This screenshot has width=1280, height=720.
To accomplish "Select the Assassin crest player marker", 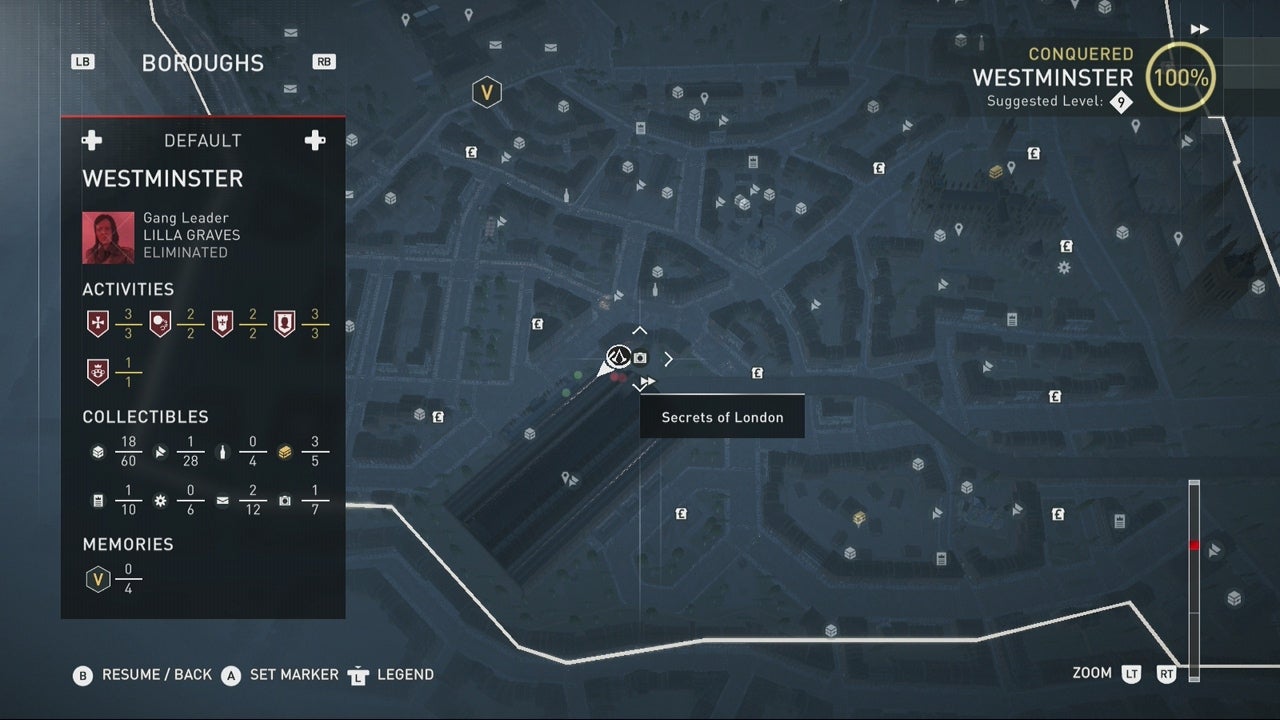I will tap(618, 358).
